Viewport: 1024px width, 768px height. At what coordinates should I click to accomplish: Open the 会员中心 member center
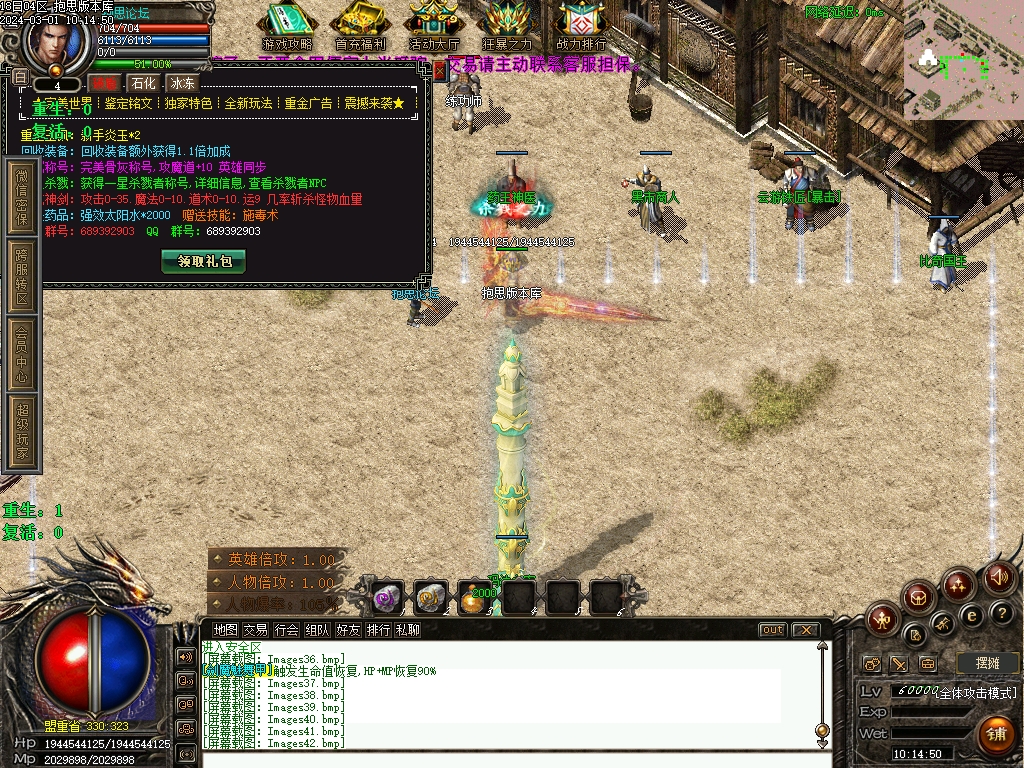22,354
